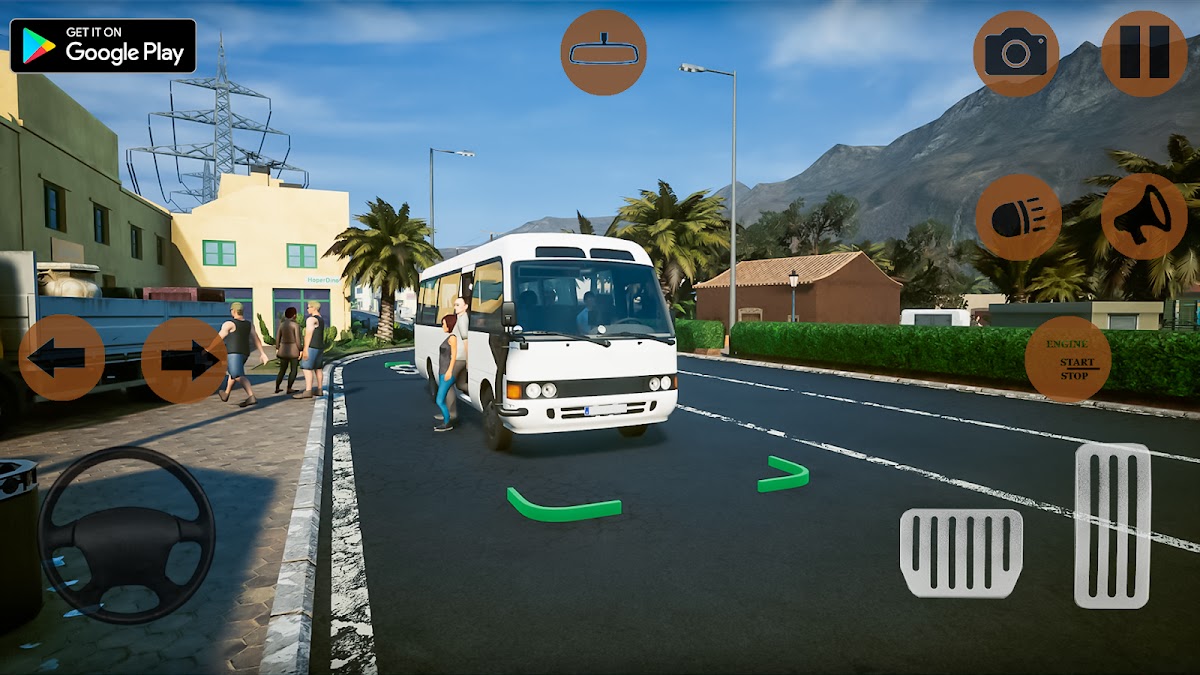Sound the horn with the megaphone button
Viewport: 1200px width, 675px height.
tap(1144, 217)
